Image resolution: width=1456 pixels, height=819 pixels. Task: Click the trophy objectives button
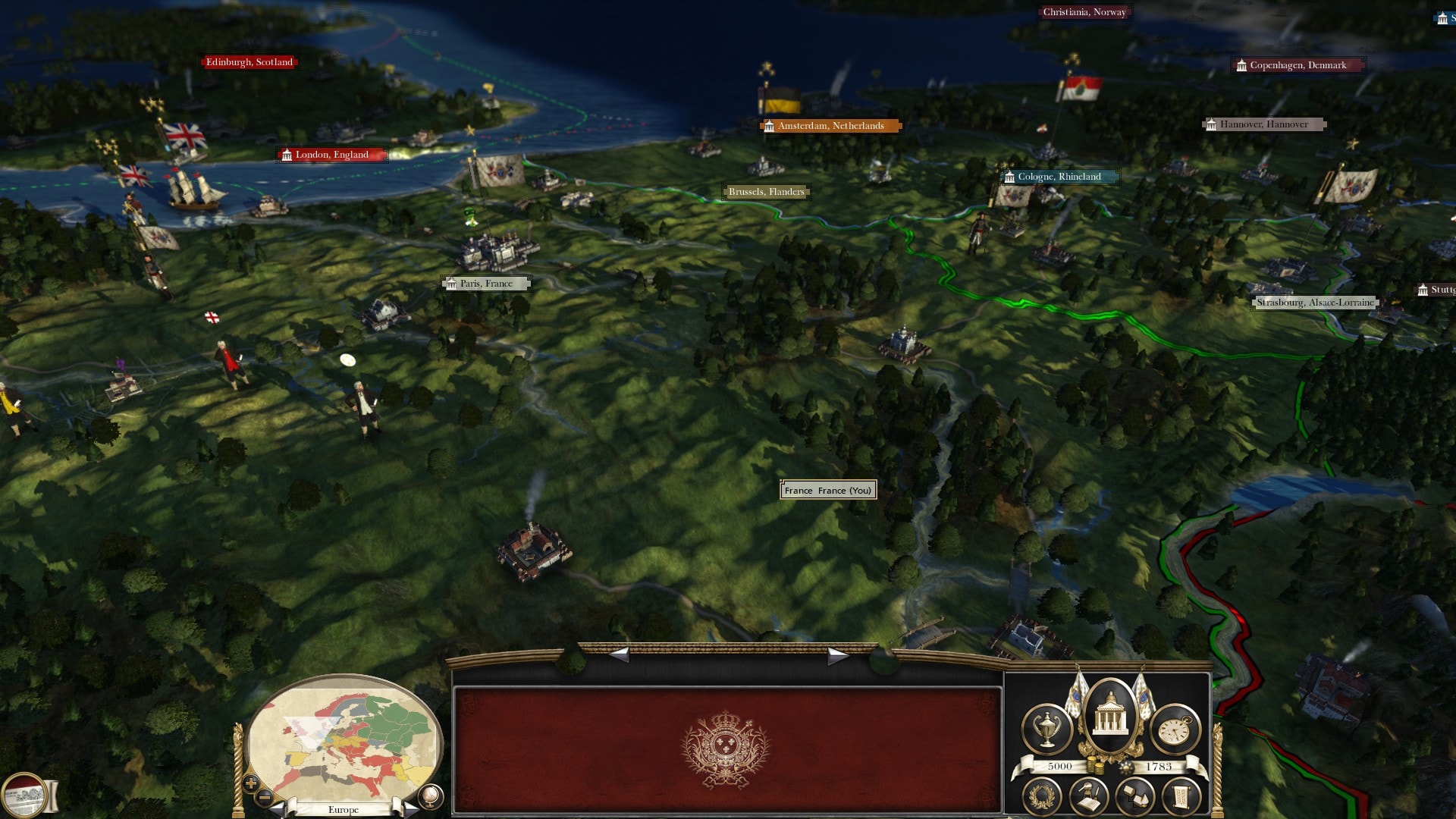[1047, 729]
